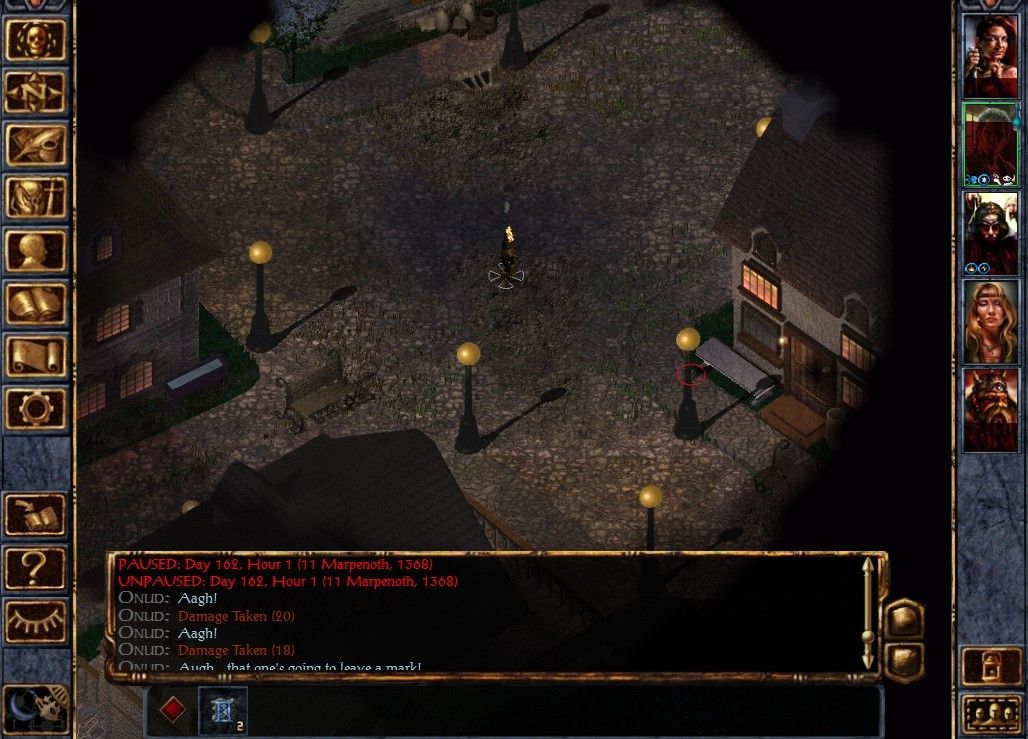The image size is (1028, 739).
Task: Toggle pause on the moon clock
Action: point(36,708)
